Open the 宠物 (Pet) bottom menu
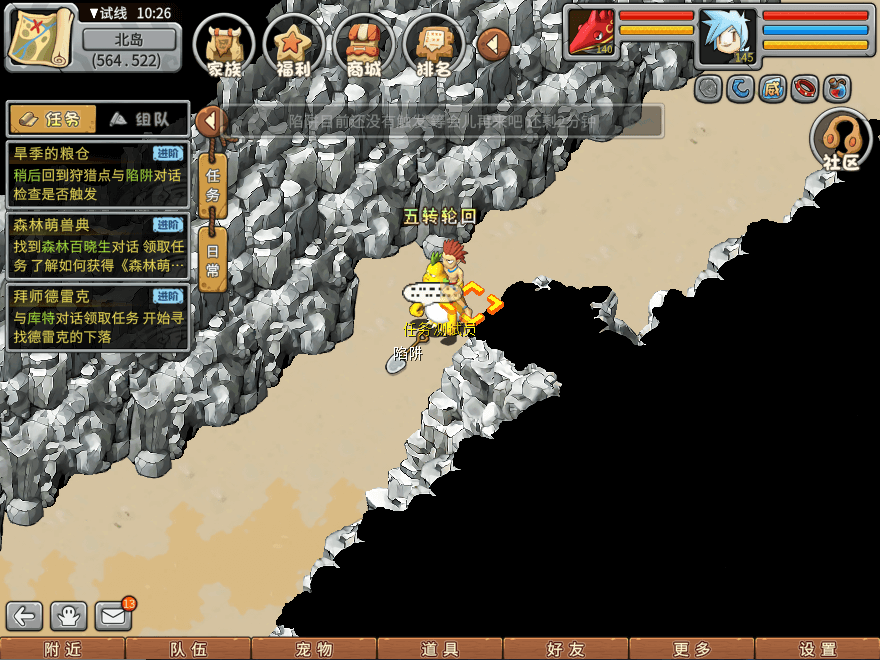This screenshot has width=880, height=660. pyautogui.click(x=313, y=649)
